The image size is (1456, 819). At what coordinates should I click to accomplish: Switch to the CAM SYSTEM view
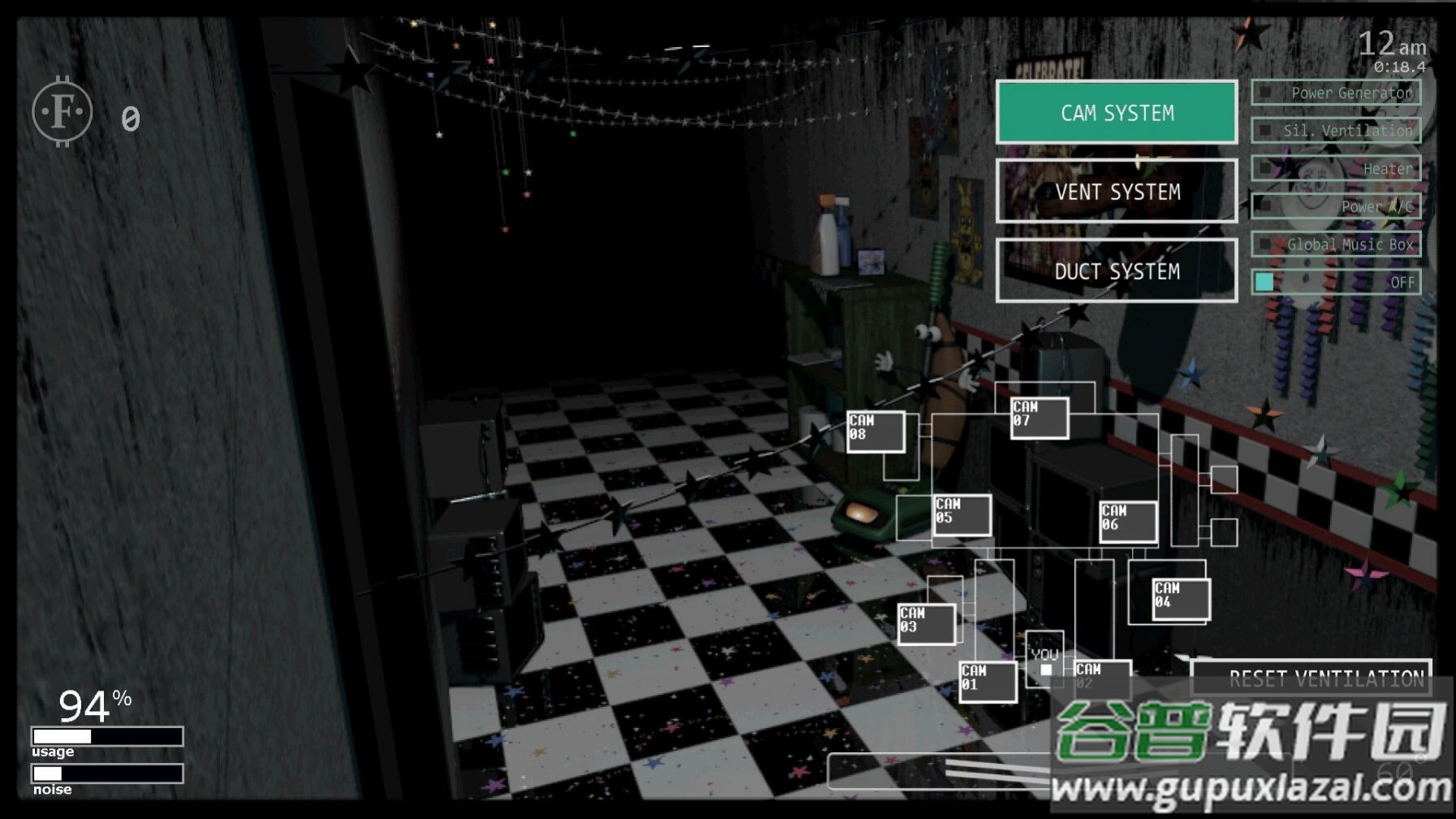pyautogui.click(x=1117, y=112)
